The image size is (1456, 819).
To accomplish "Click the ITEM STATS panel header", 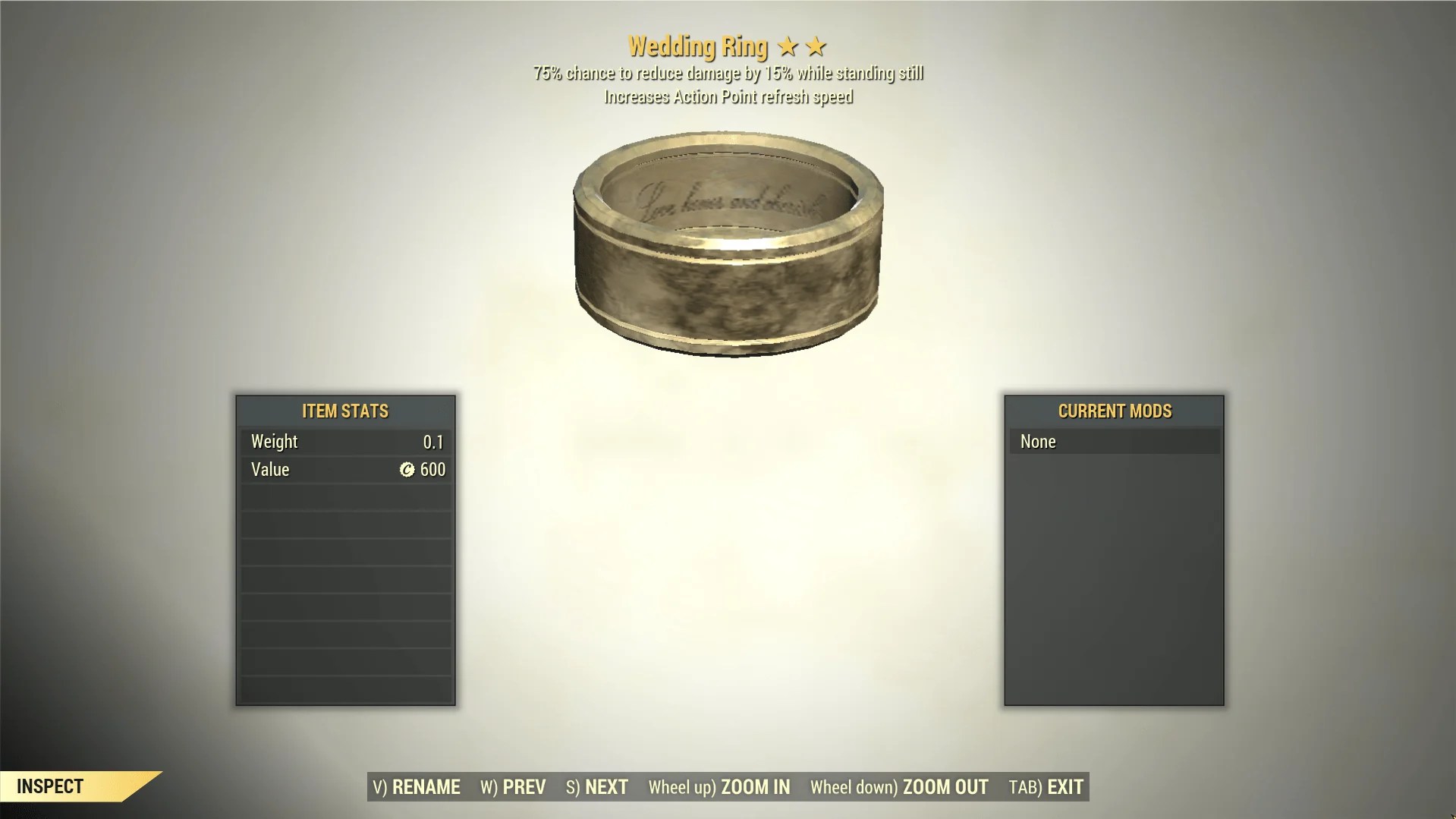I will coord(345,411).
